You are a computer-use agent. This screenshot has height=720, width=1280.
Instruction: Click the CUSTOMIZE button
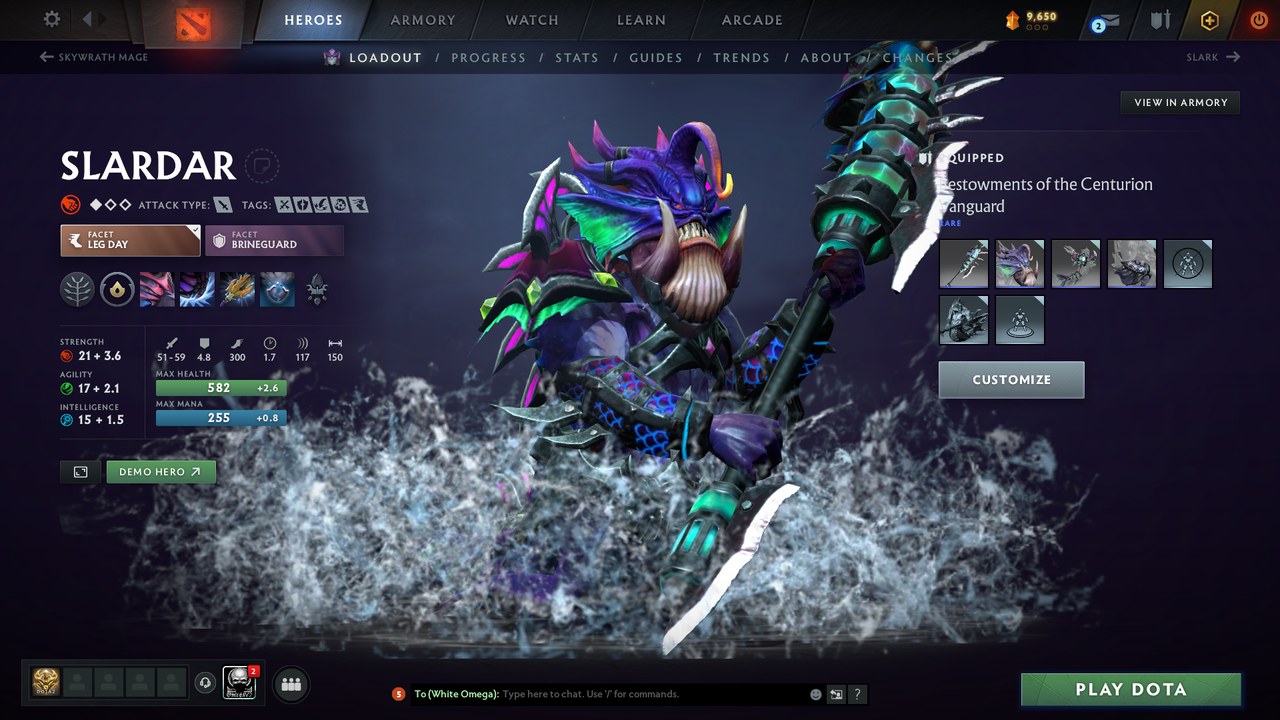[x=1011, y=380]
